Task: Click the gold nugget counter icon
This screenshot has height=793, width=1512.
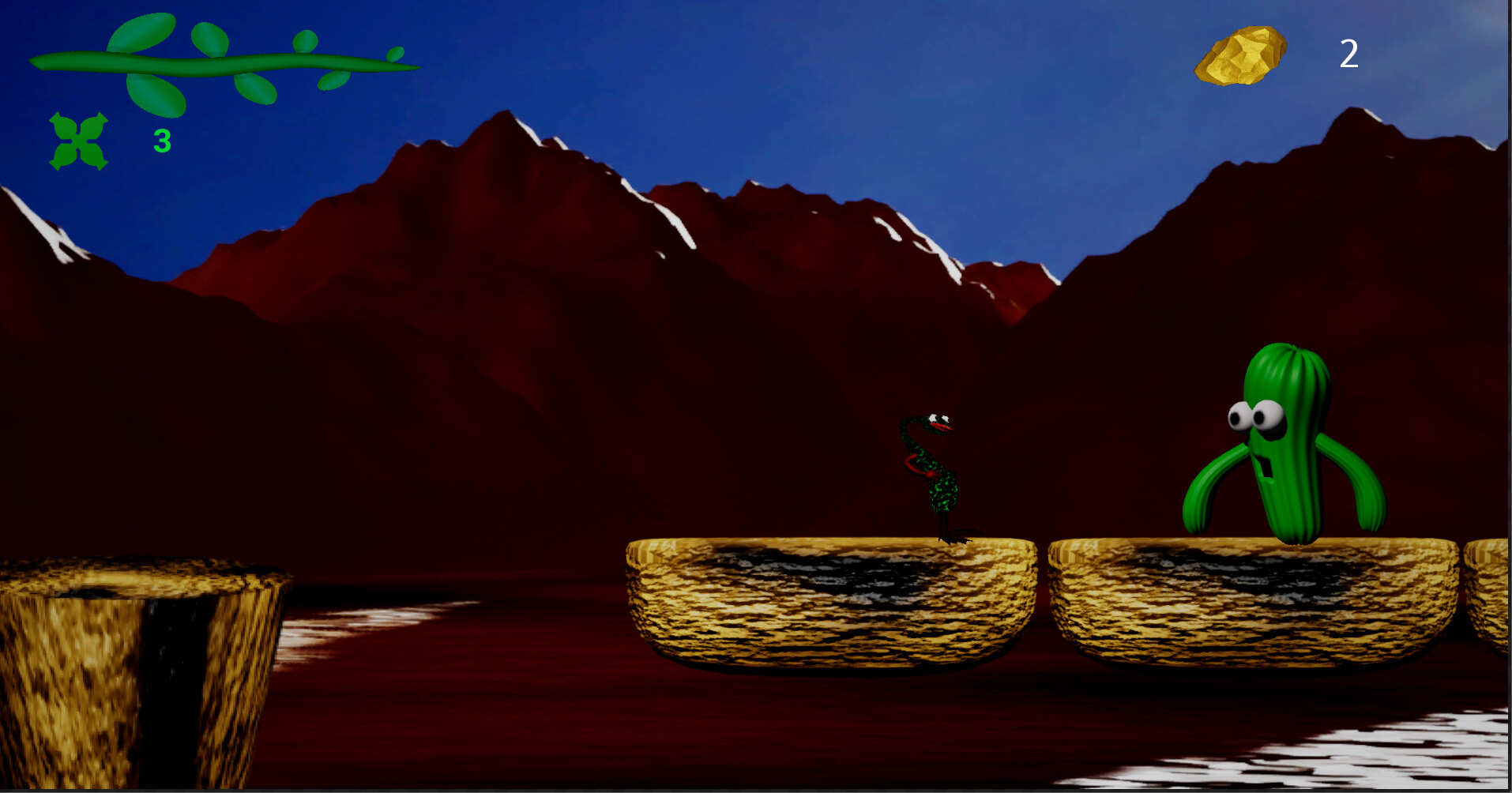Action: [x=1242, y=55]
